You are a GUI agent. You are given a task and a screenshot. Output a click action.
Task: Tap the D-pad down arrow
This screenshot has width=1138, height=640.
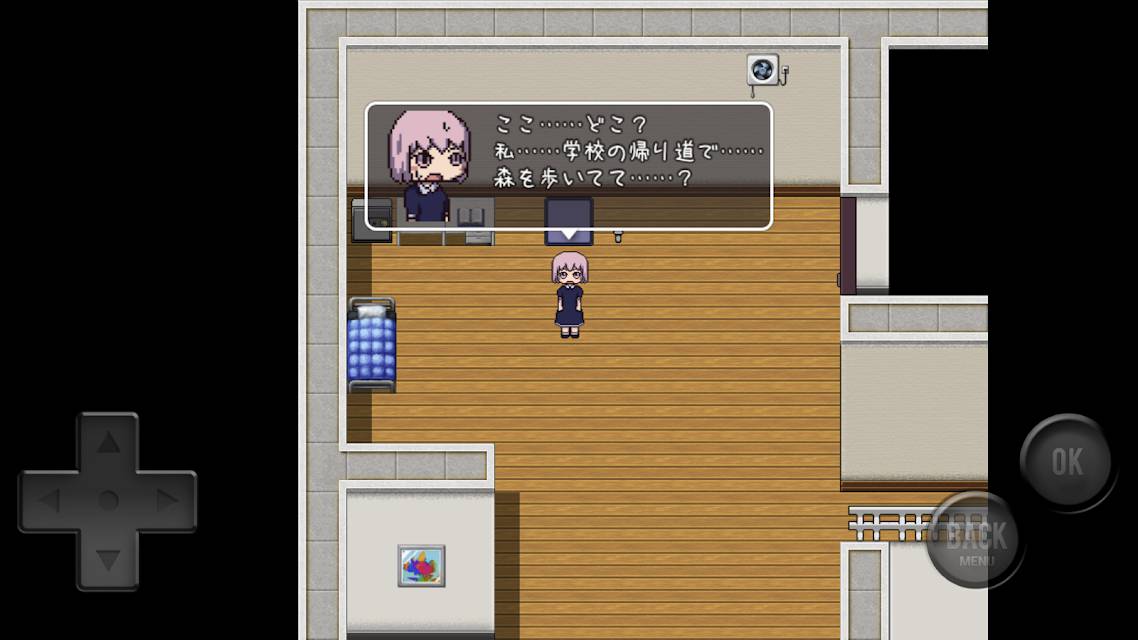[108, 560]
